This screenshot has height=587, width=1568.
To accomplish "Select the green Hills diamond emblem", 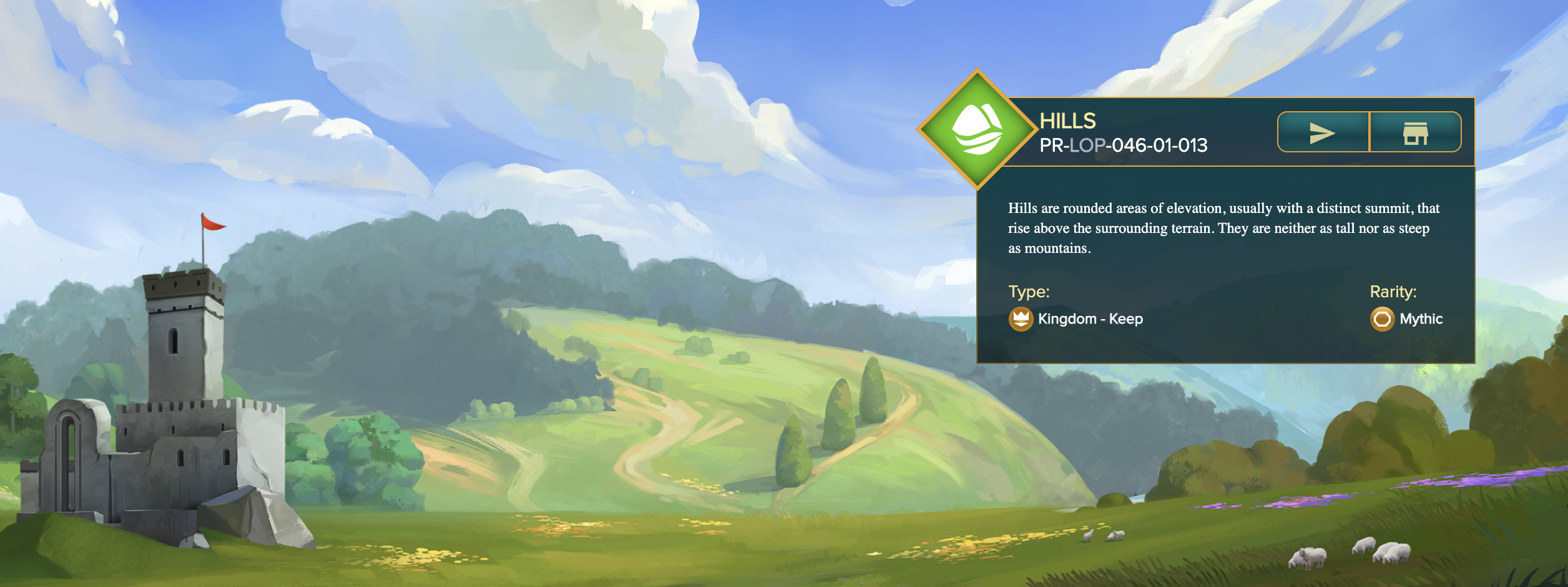I will [x=977, y=129].
